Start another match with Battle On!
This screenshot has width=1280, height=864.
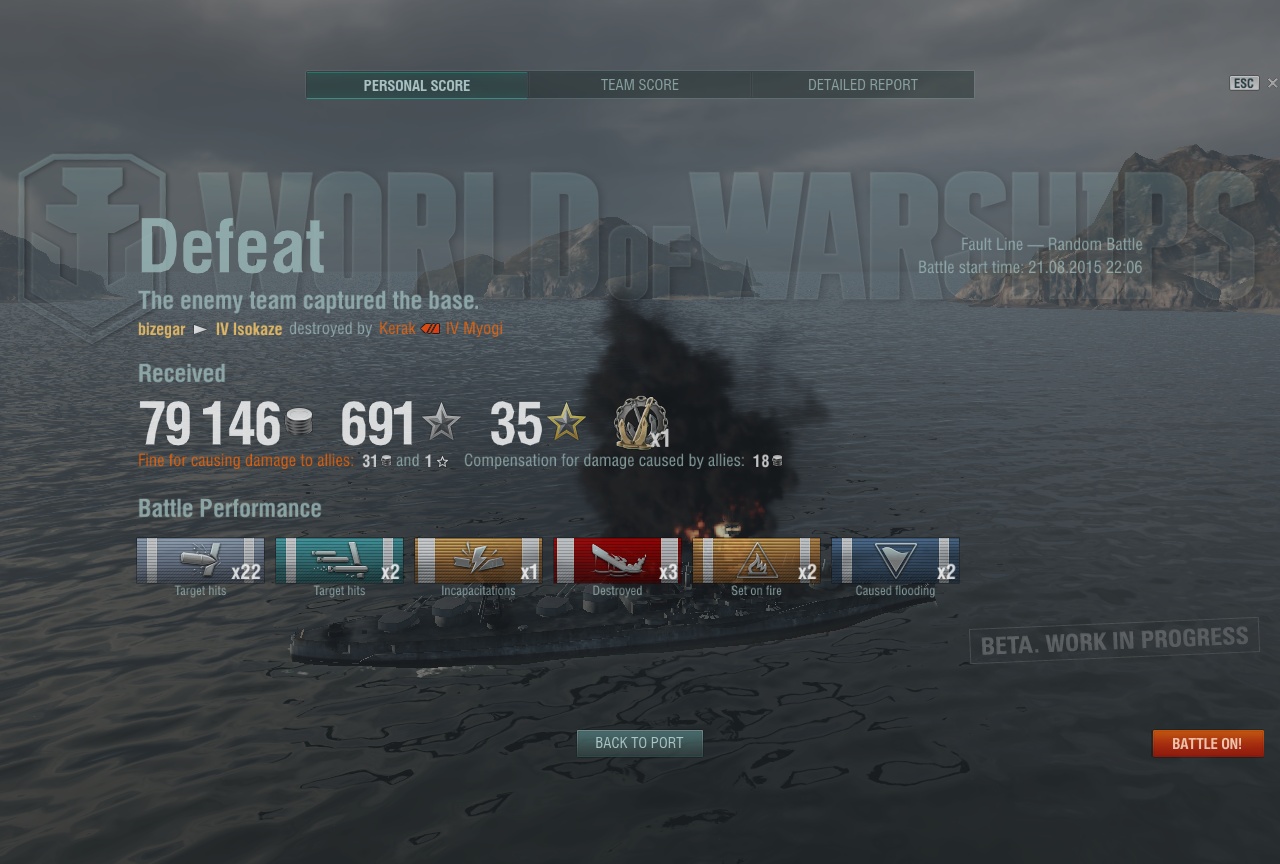[1207, 743]
